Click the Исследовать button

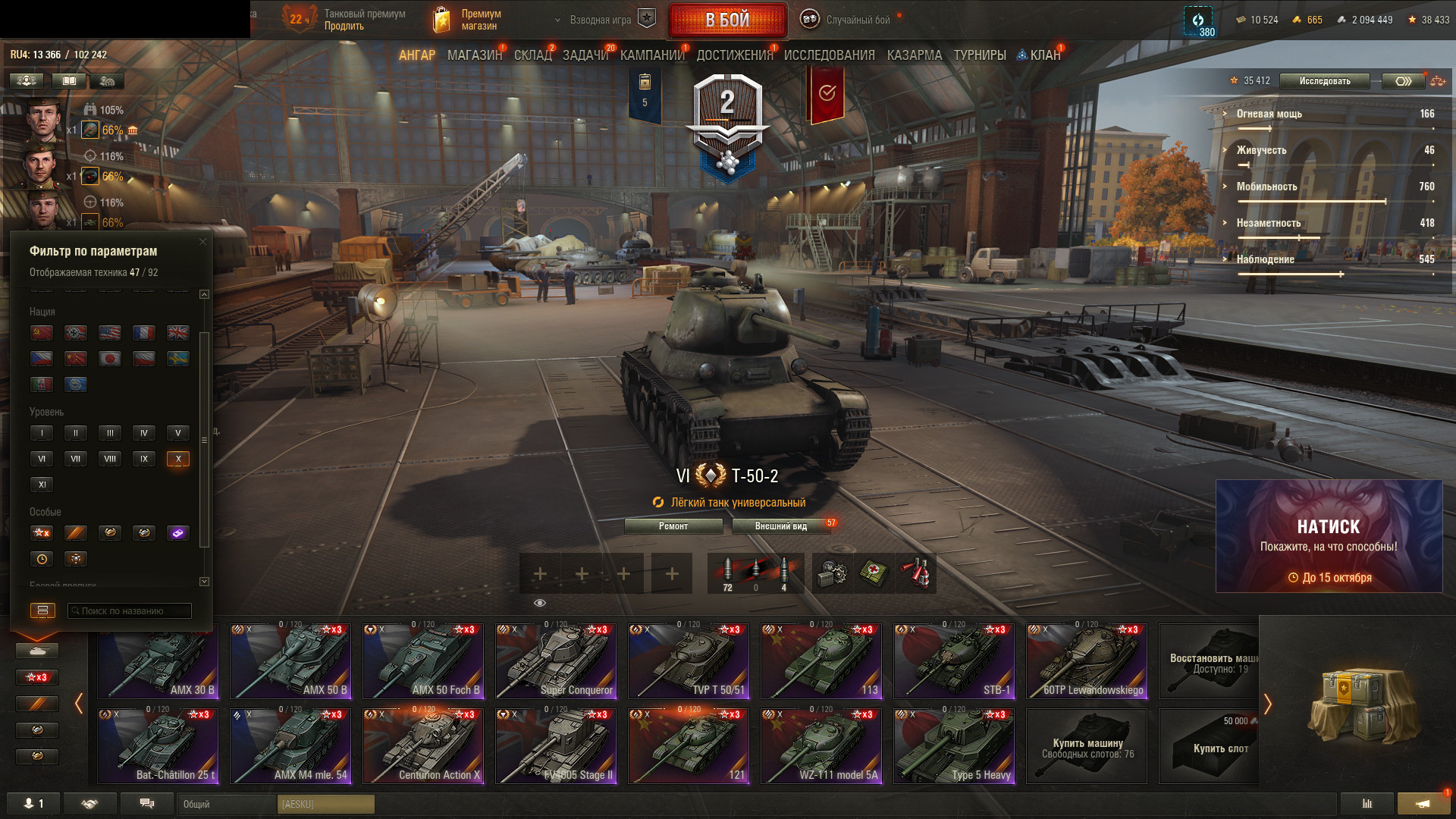tap(1324, 81)
